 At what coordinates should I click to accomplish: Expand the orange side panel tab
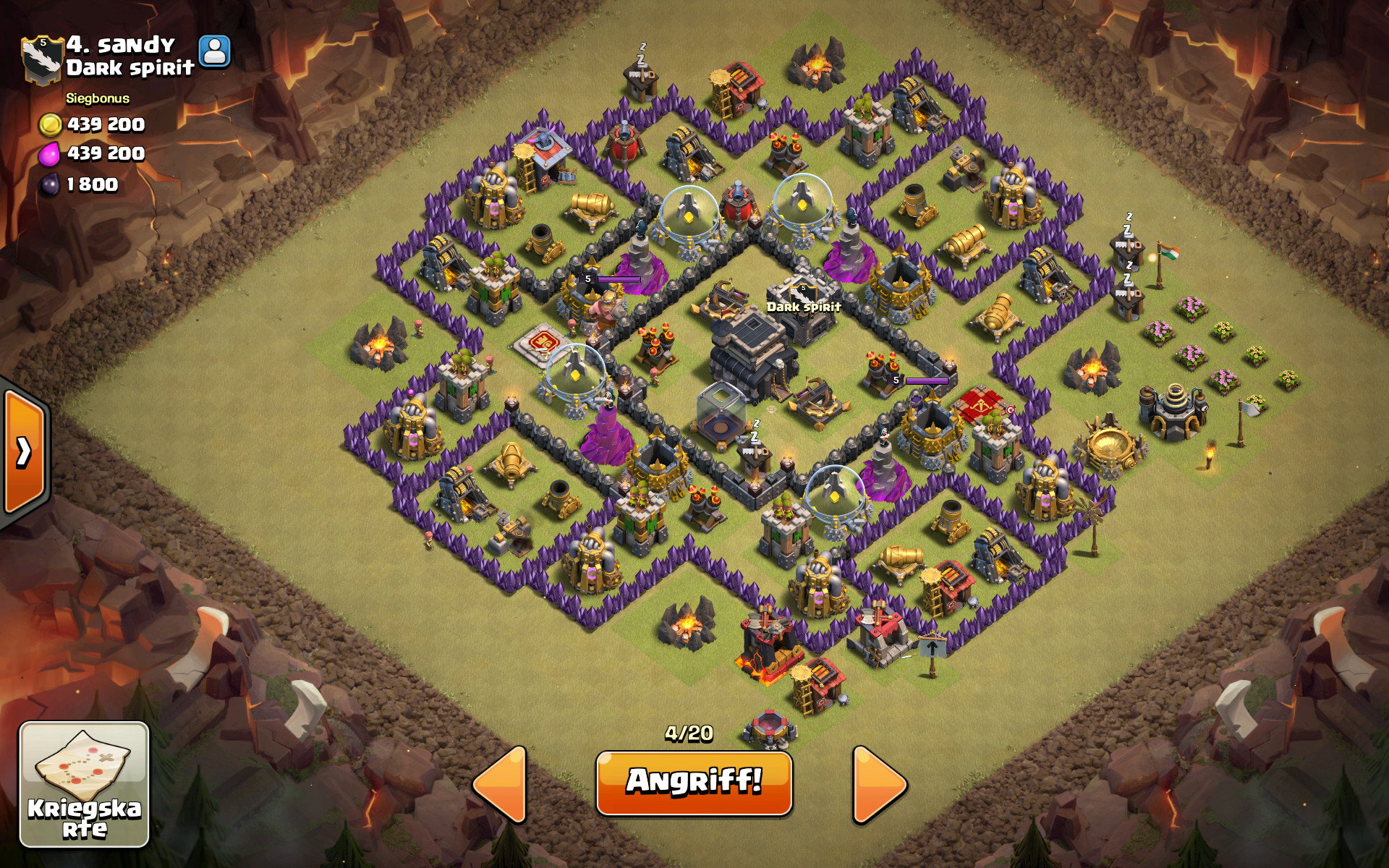tap(23, 452)
